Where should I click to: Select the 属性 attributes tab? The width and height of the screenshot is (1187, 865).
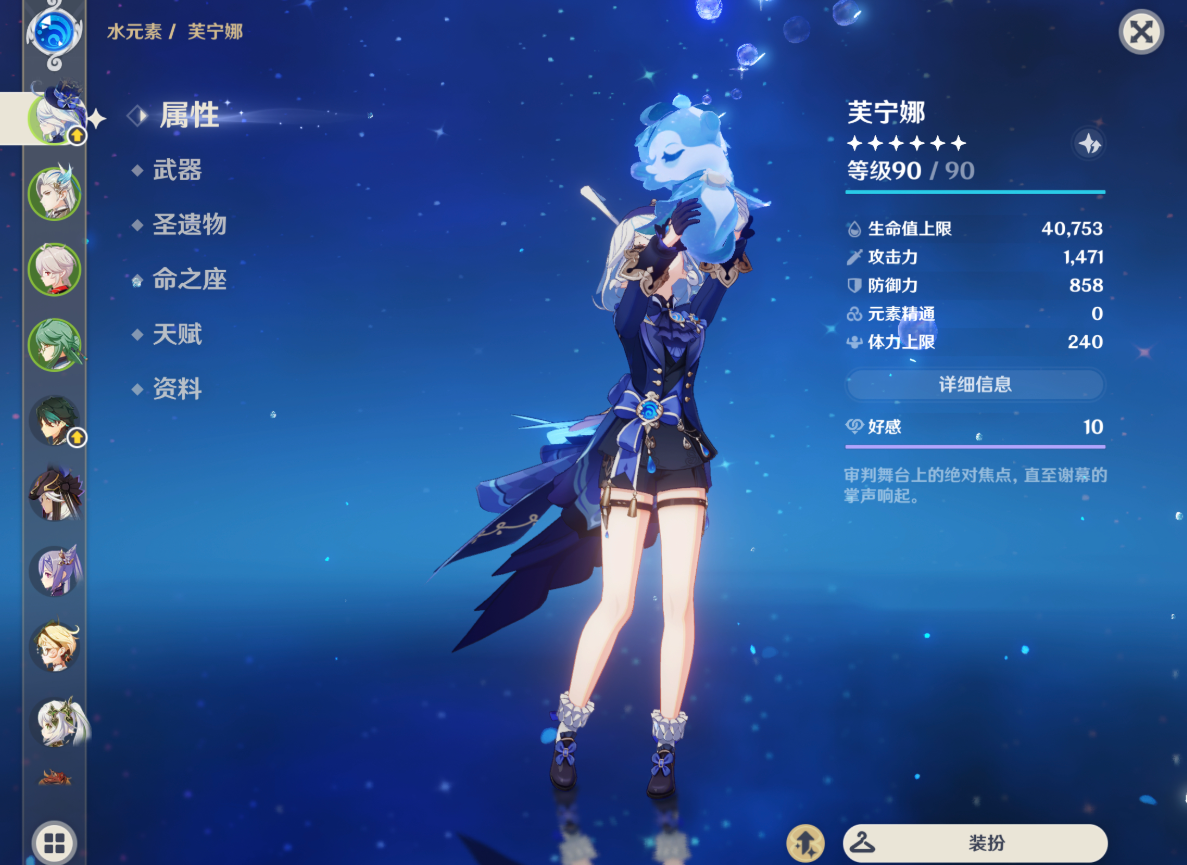pyautogui.click(x=189, y=115)
